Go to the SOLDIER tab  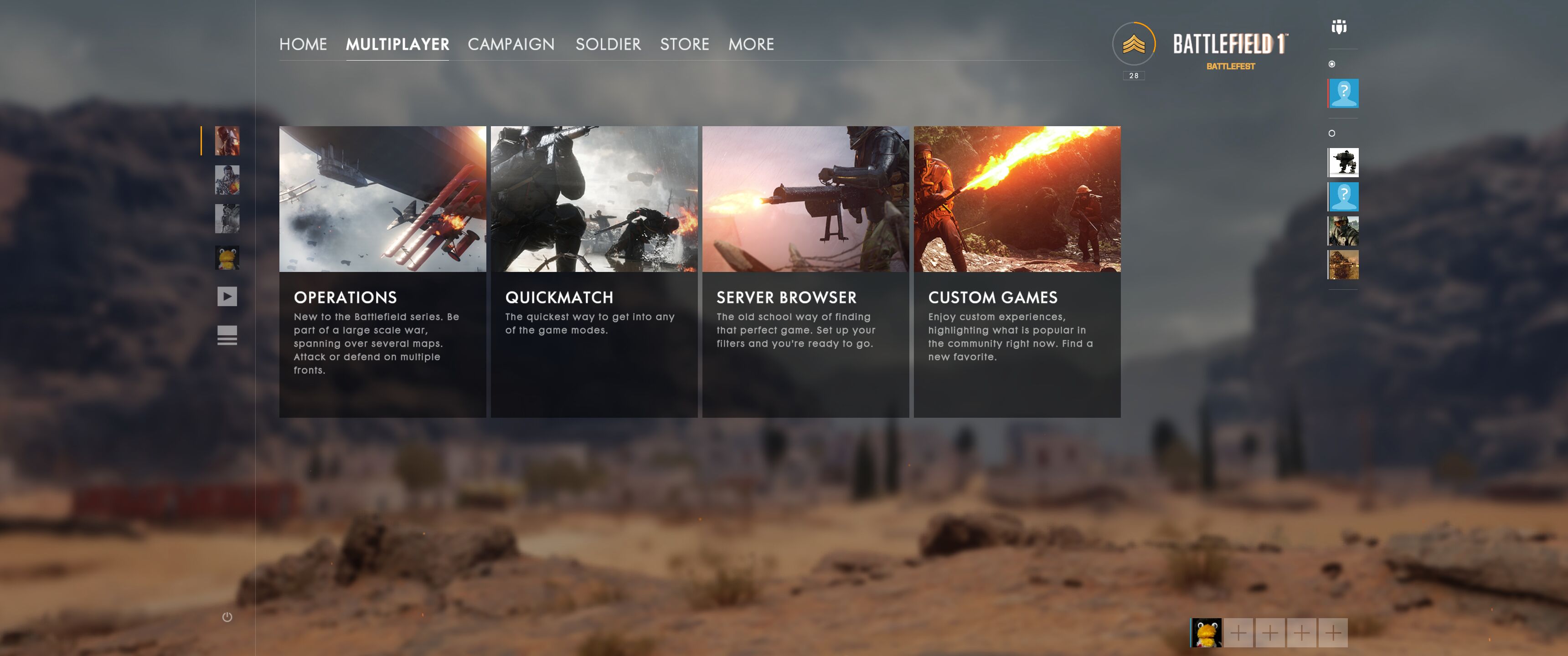[x=608, y=44]
